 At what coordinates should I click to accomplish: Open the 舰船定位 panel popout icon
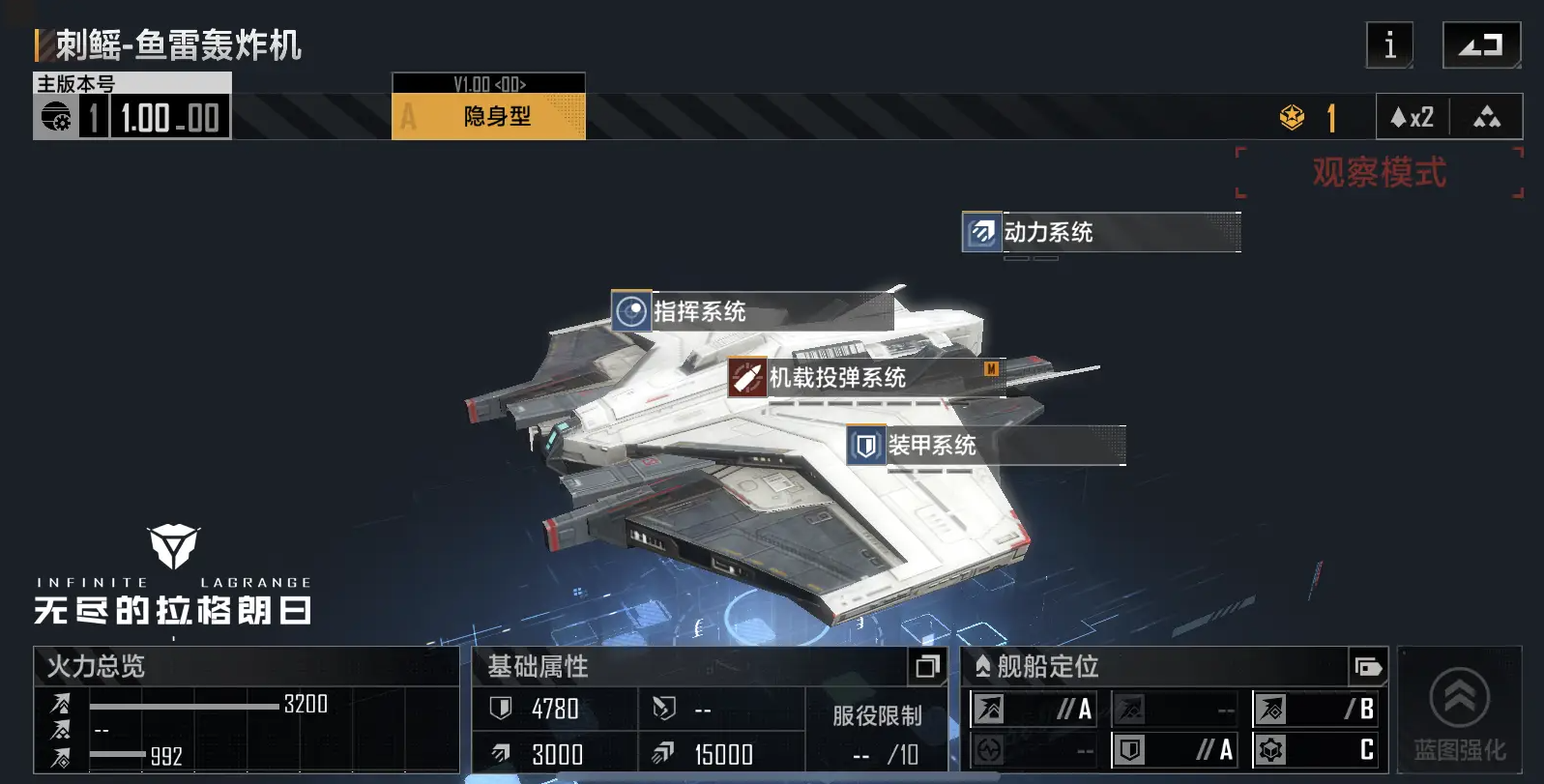pos(1368,666)
